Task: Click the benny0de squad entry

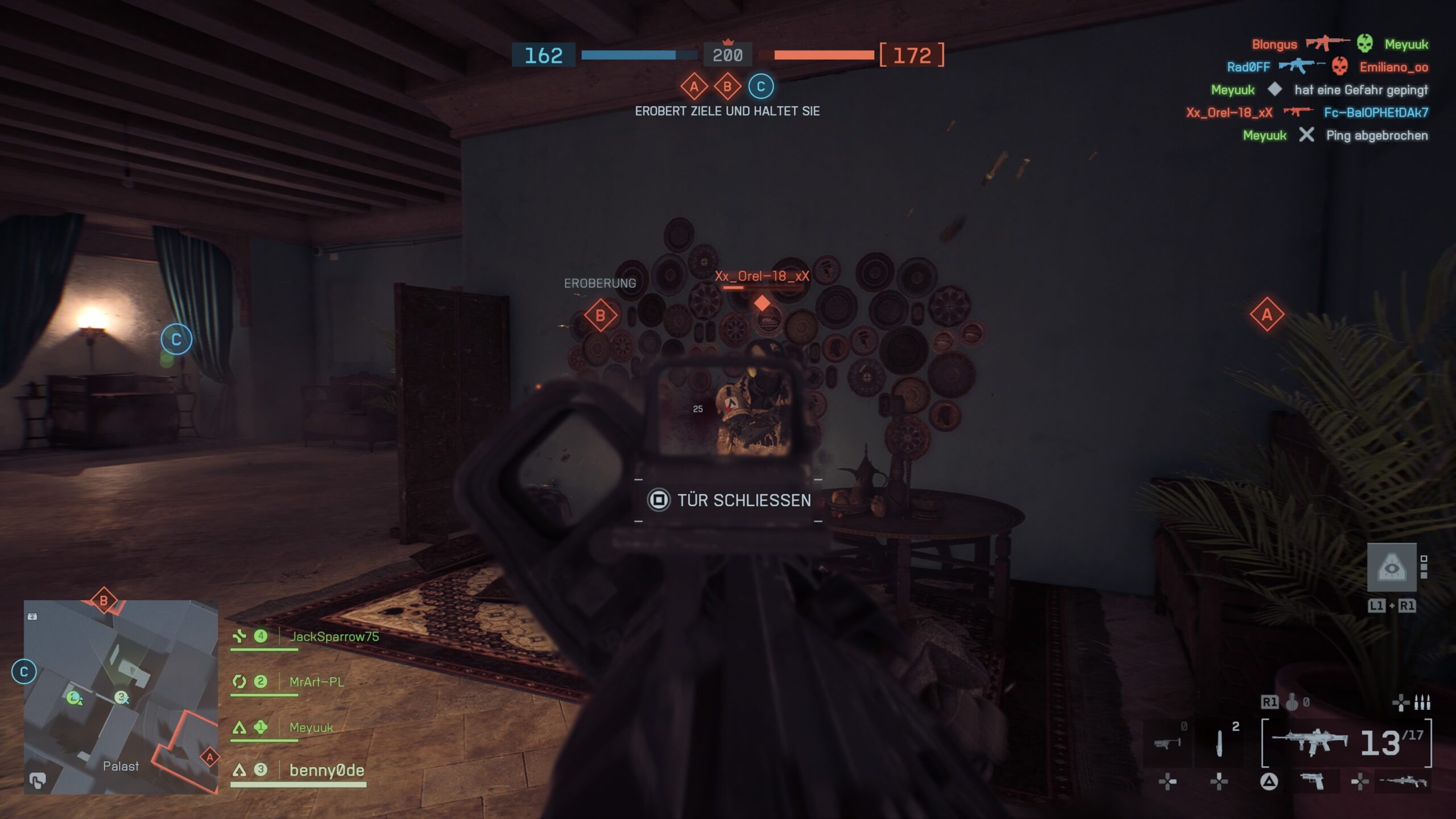Action: 326,771
